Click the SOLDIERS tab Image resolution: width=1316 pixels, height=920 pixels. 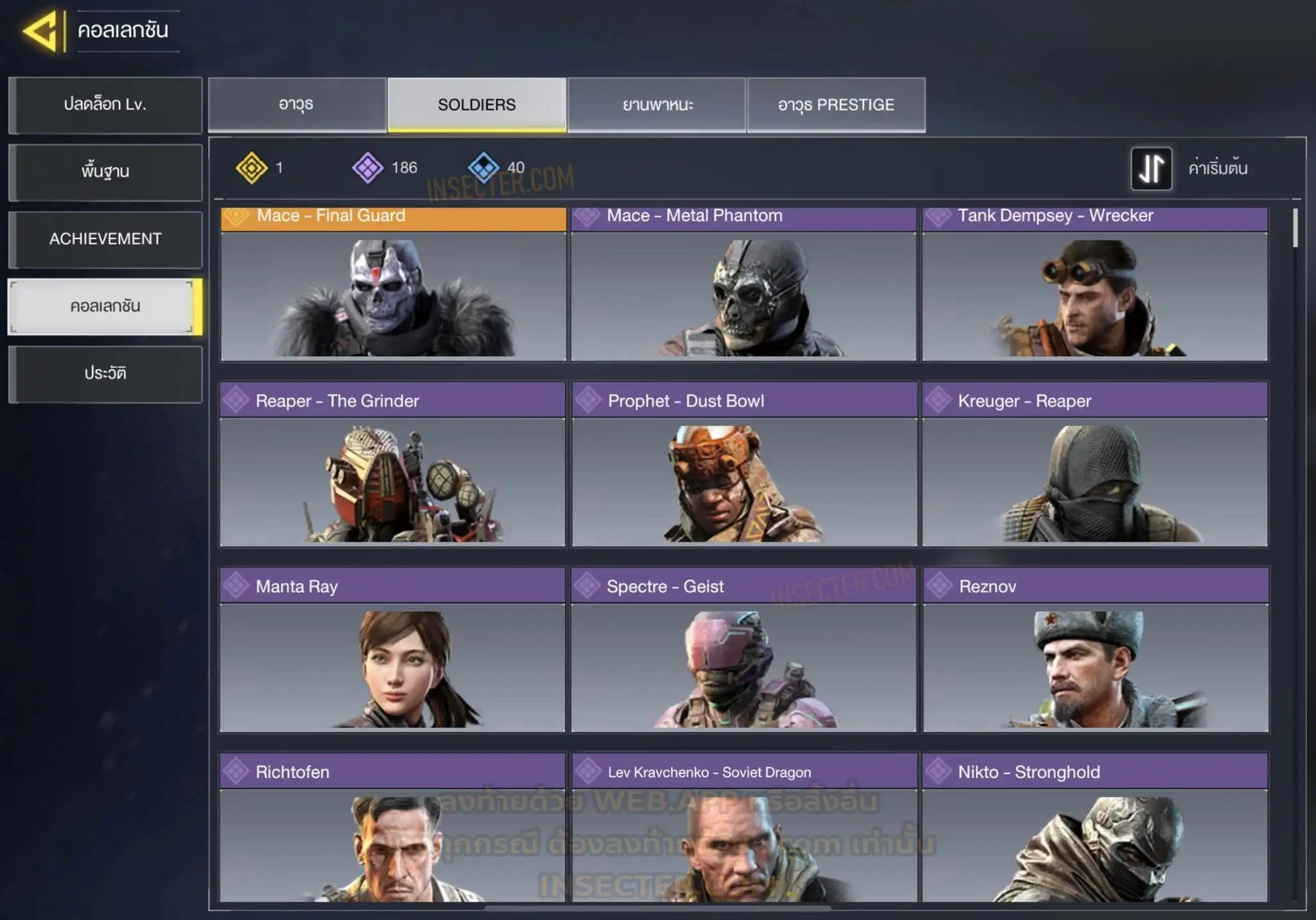(x=477, y=105)
